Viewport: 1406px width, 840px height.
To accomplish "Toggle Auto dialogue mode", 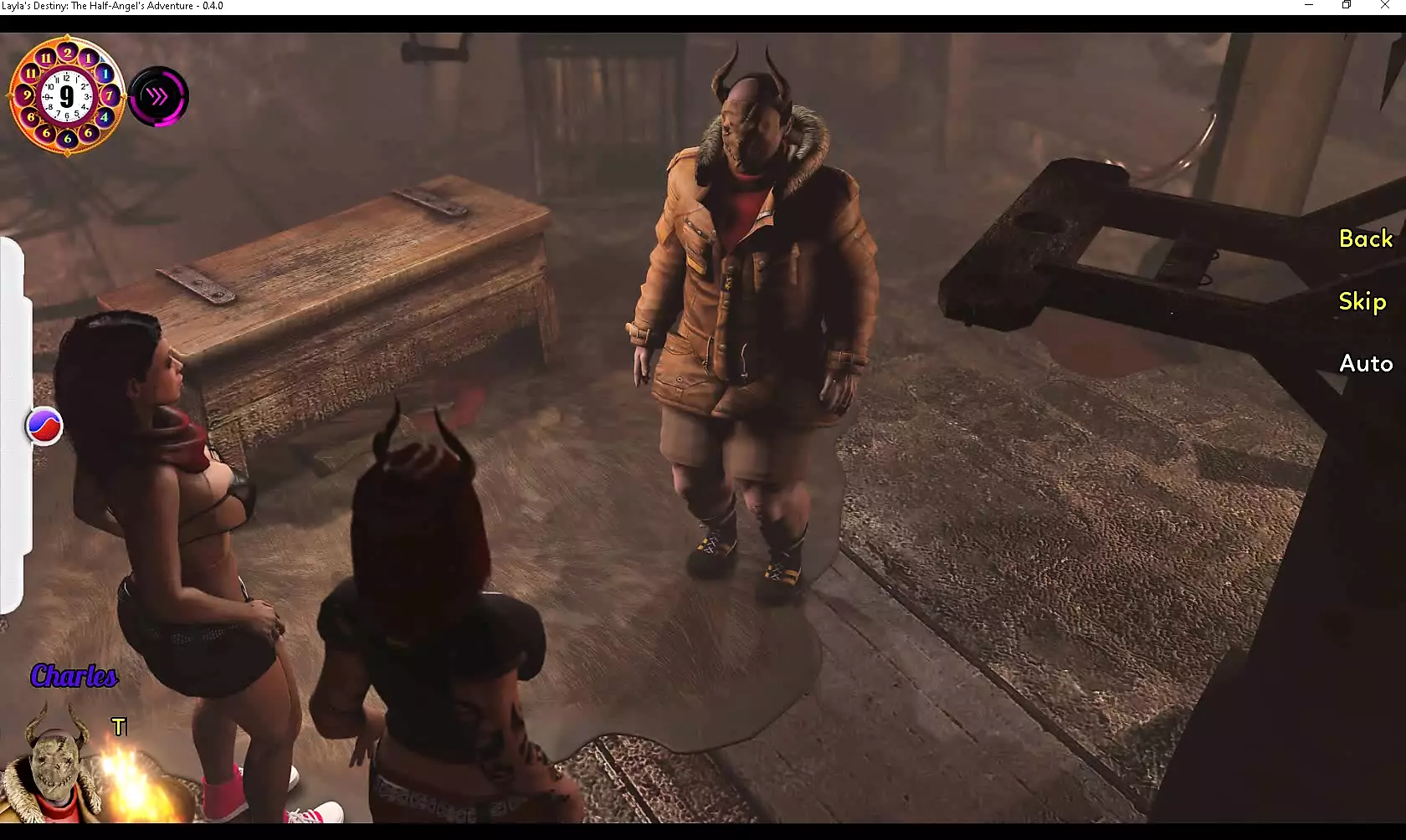I will point(1365,363).
